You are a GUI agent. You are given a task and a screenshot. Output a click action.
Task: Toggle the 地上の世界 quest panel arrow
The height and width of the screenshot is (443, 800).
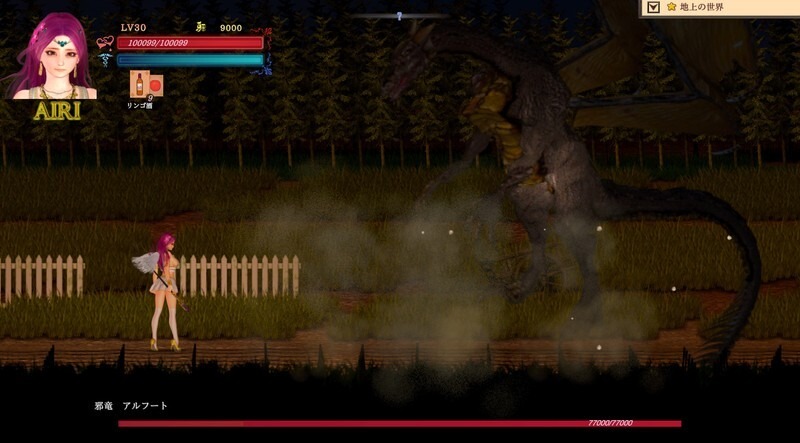tap(653, 8)
